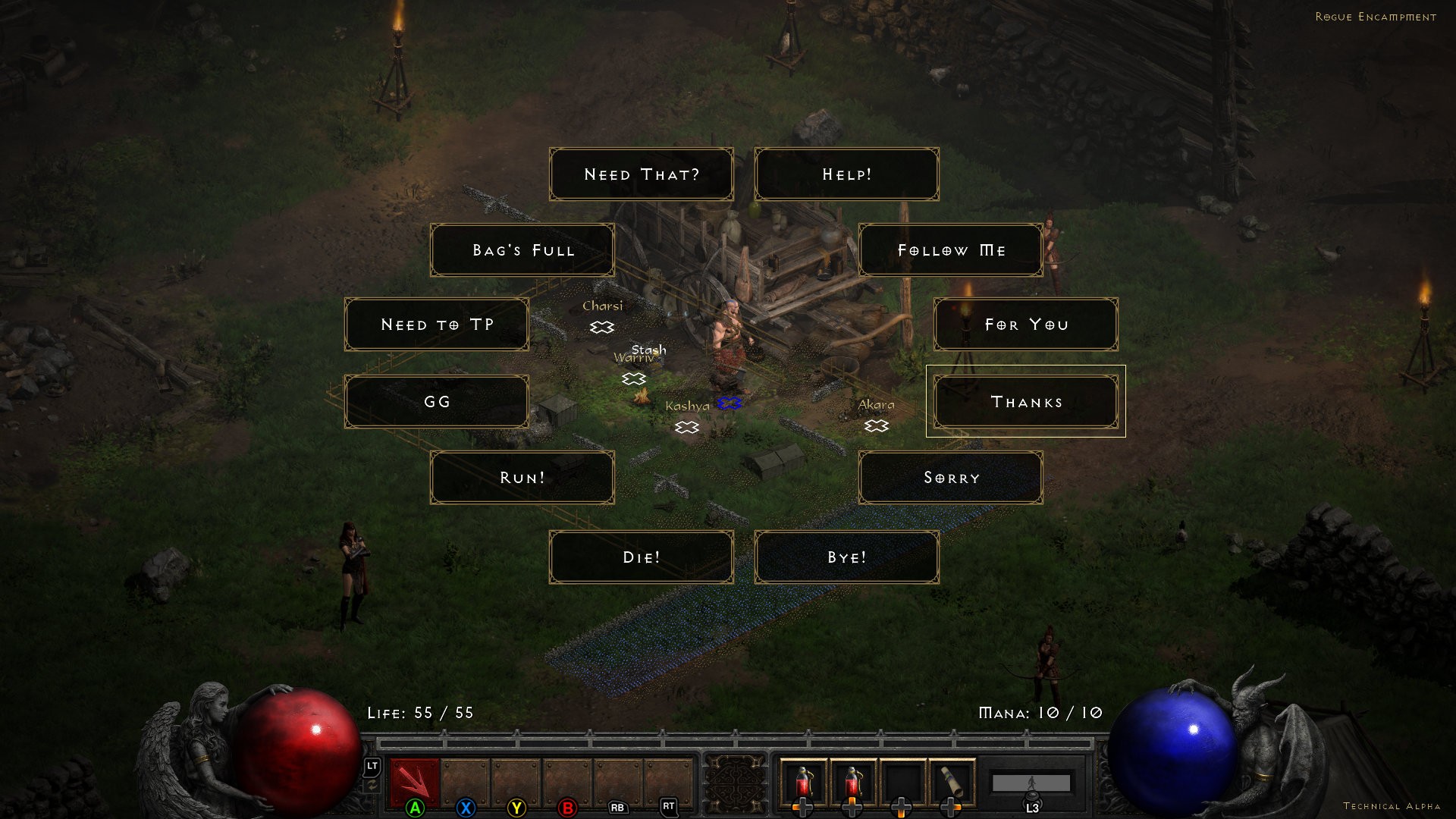Activate the "Run!" emote button

point(522,478)
